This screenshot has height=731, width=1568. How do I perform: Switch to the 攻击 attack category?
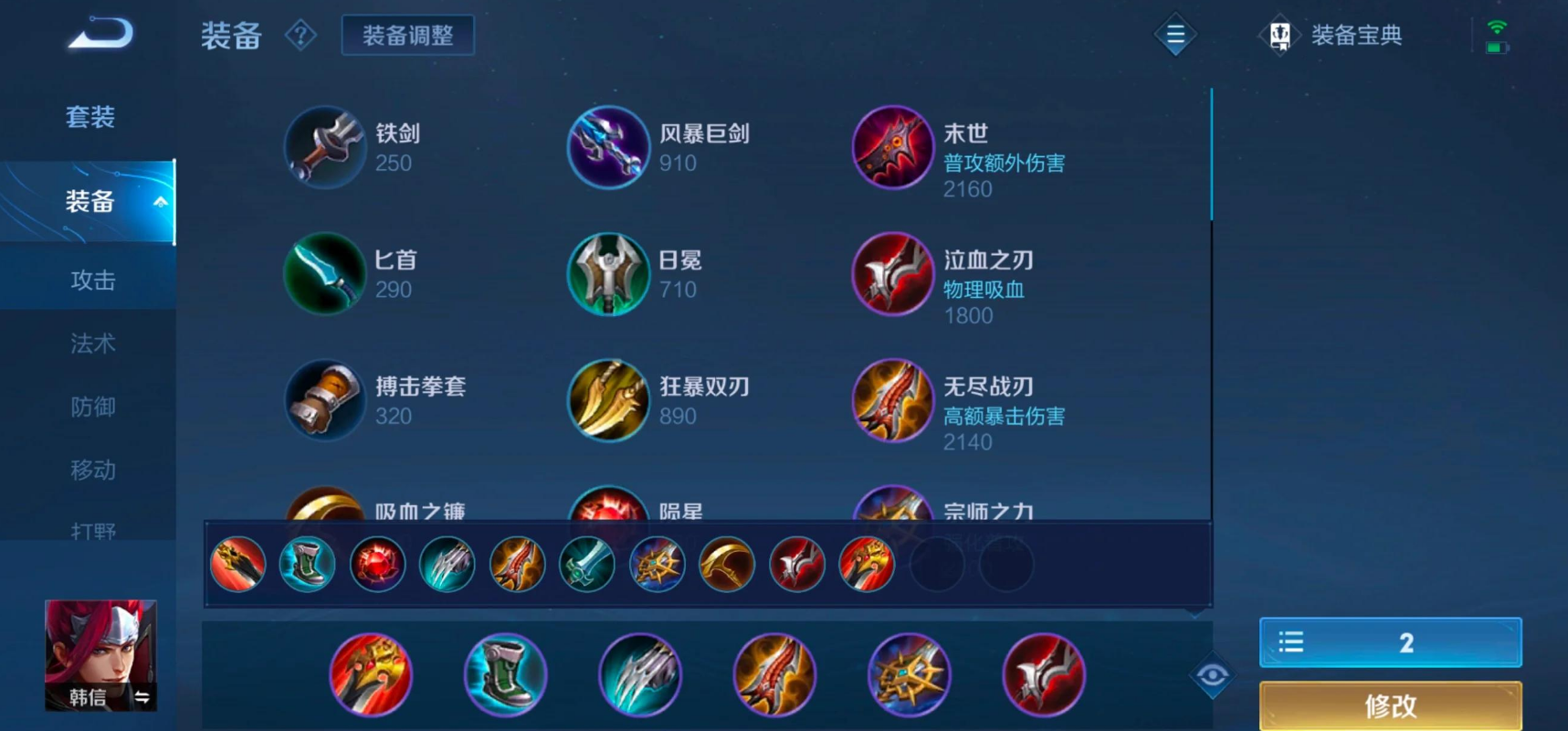coord(94,280)
